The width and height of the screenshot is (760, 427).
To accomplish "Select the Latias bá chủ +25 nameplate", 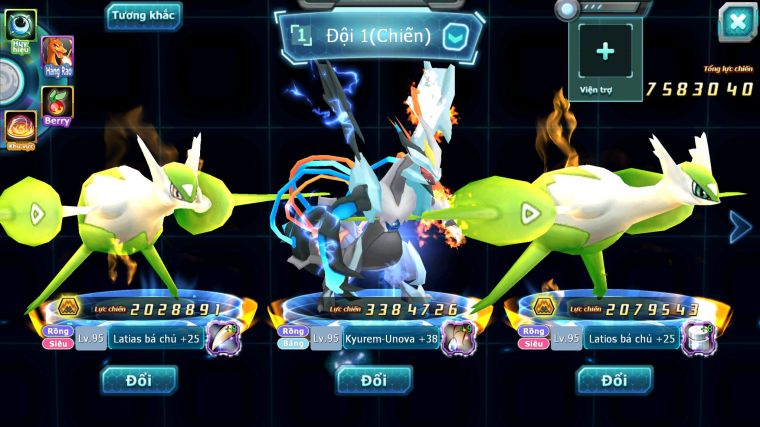I will pos(153,339).
